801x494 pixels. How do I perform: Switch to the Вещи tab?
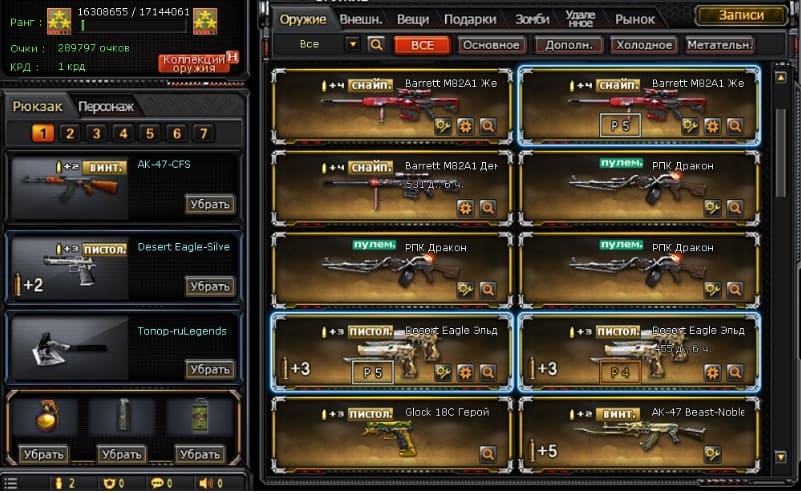tap(412, 19)
